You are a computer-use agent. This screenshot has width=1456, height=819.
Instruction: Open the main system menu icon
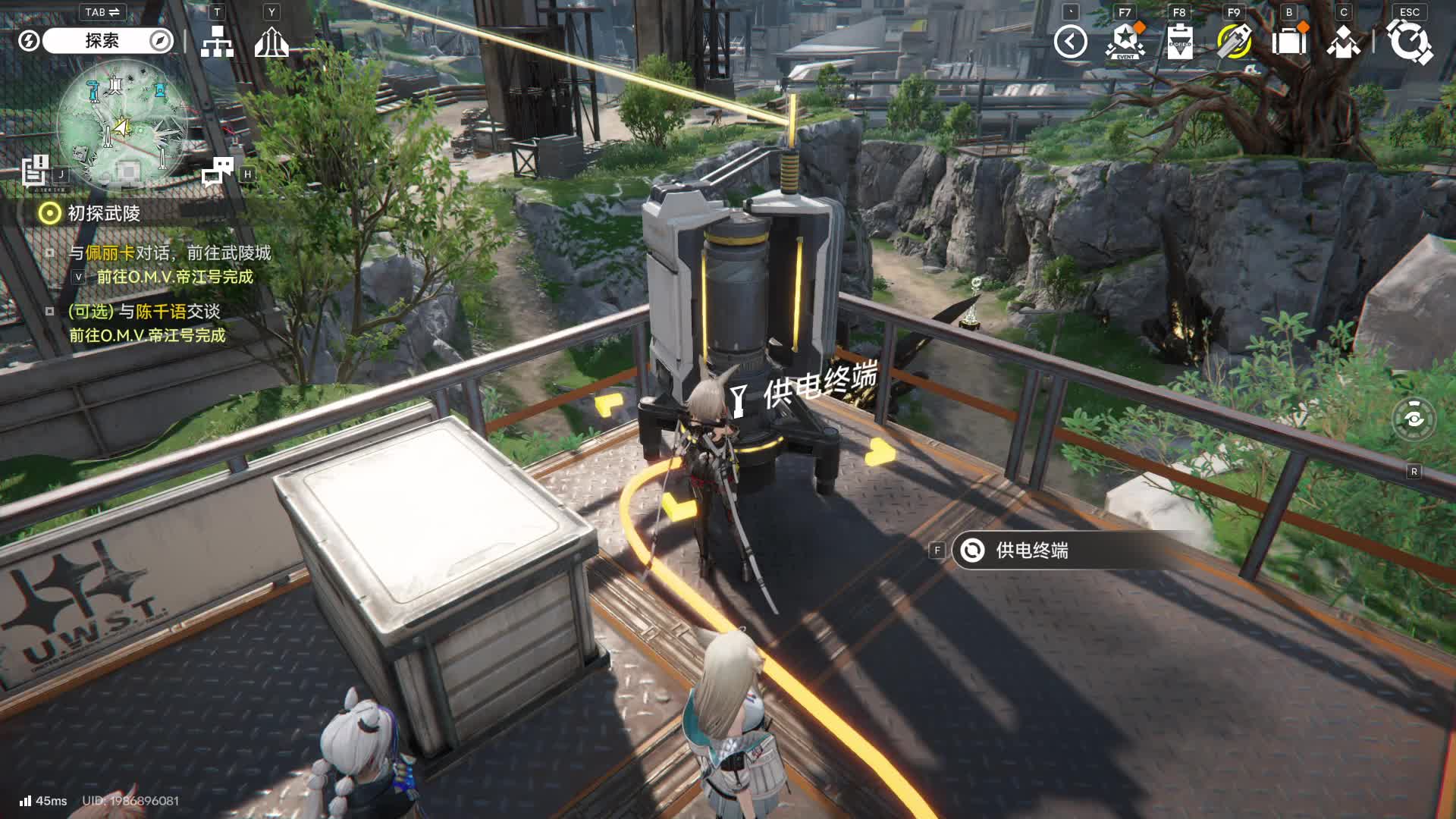coord(1409,42)
